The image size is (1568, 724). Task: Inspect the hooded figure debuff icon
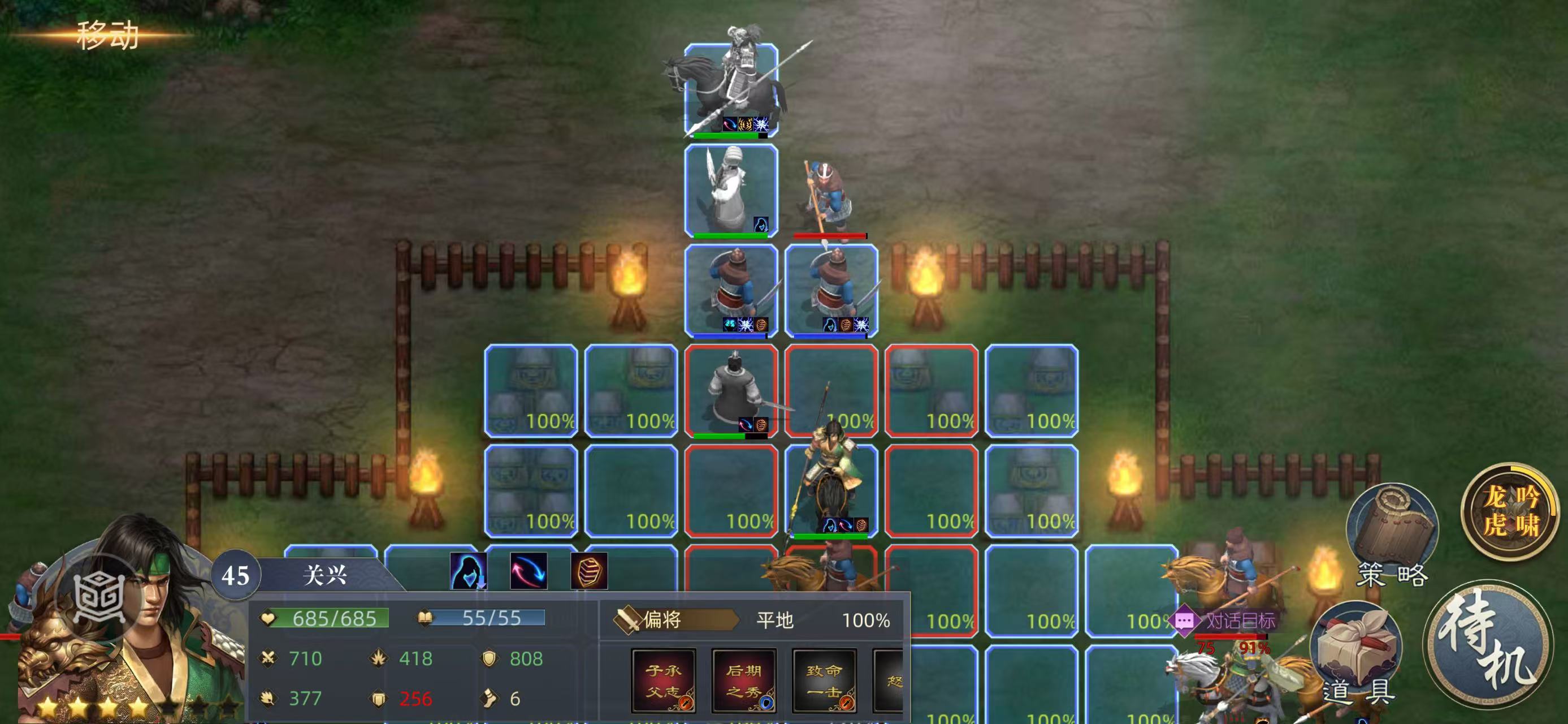(x=468, y=571)
